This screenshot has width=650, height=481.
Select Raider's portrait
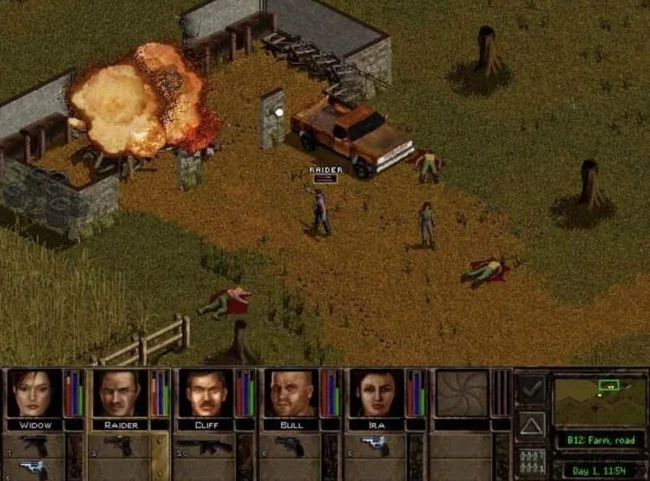120,393
